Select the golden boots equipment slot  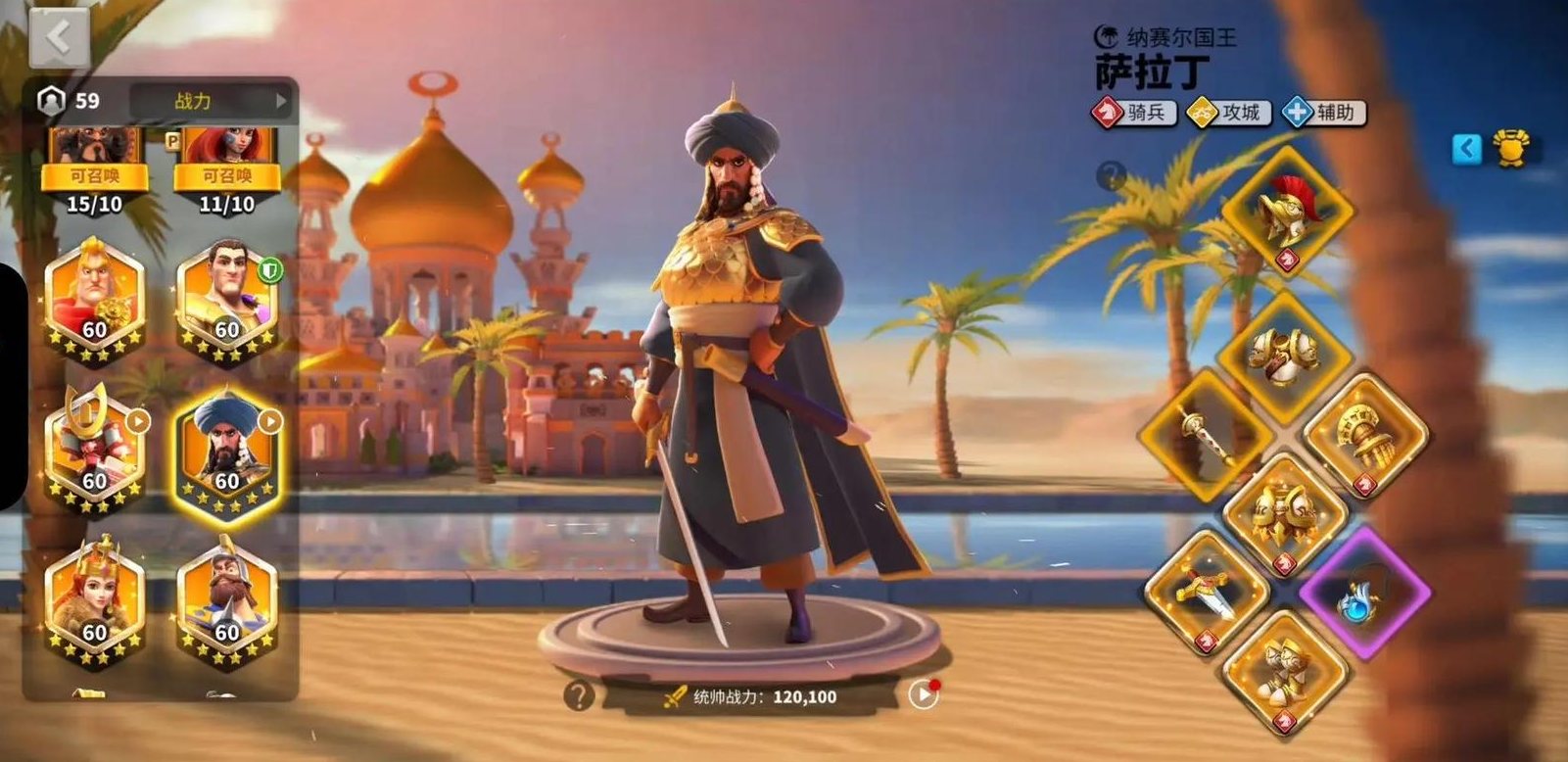tap(1285, 671)
